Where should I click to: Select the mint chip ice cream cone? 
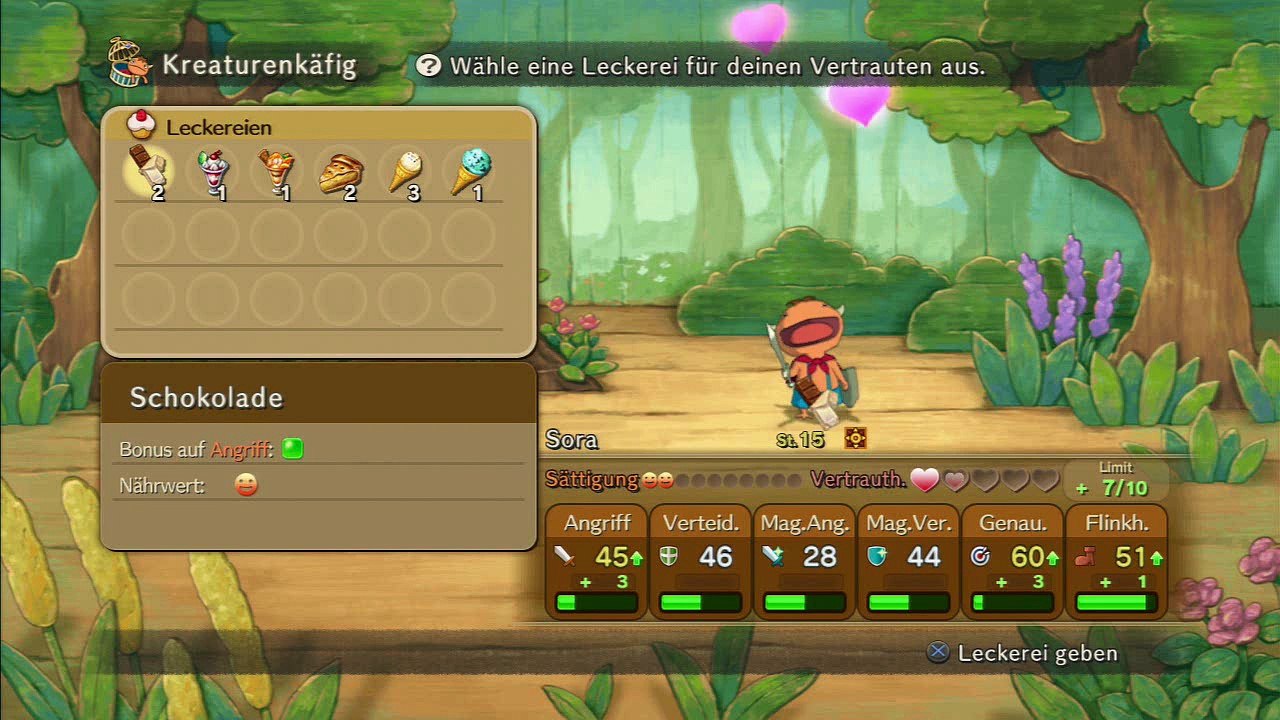(469, 172)
